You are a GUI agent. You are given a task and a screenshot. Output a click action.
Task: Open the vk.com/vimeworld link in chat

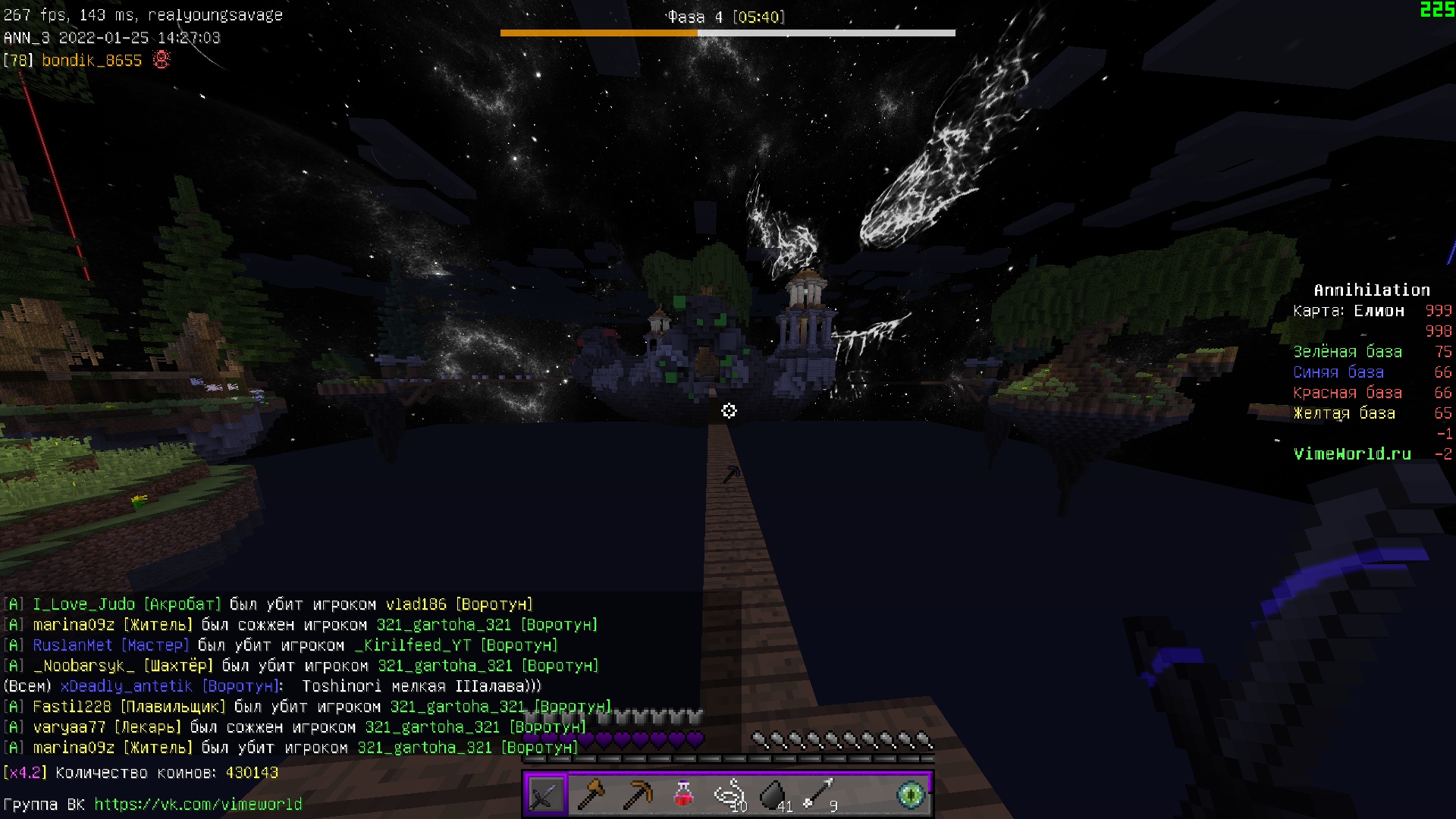pyautogui.click(x=198, y=804)
